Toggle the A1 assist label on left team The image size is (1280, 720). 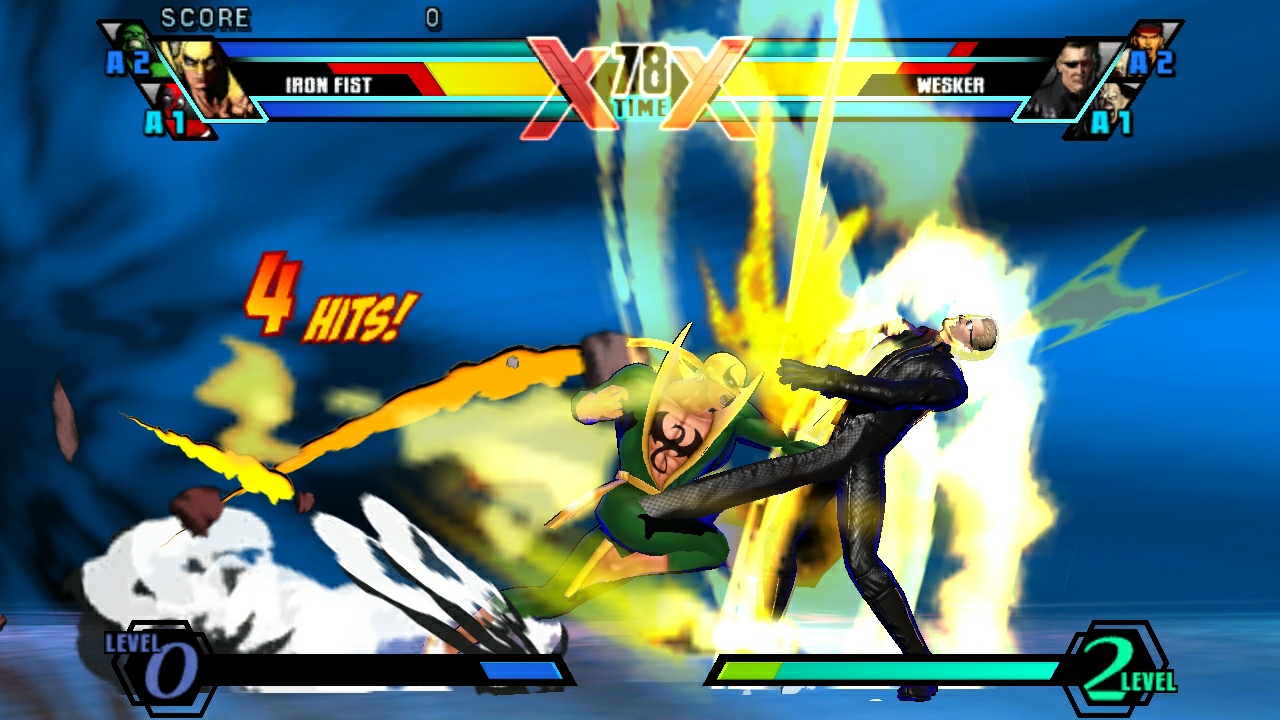[165, 123]
